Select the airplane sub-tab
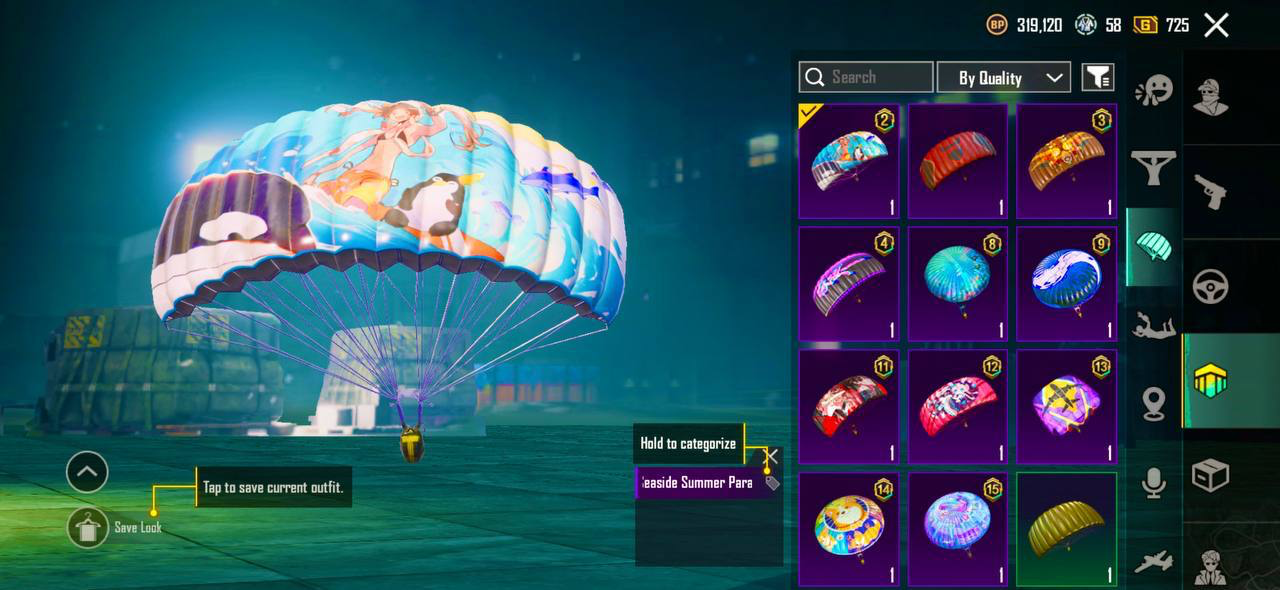 [1154, 562]
